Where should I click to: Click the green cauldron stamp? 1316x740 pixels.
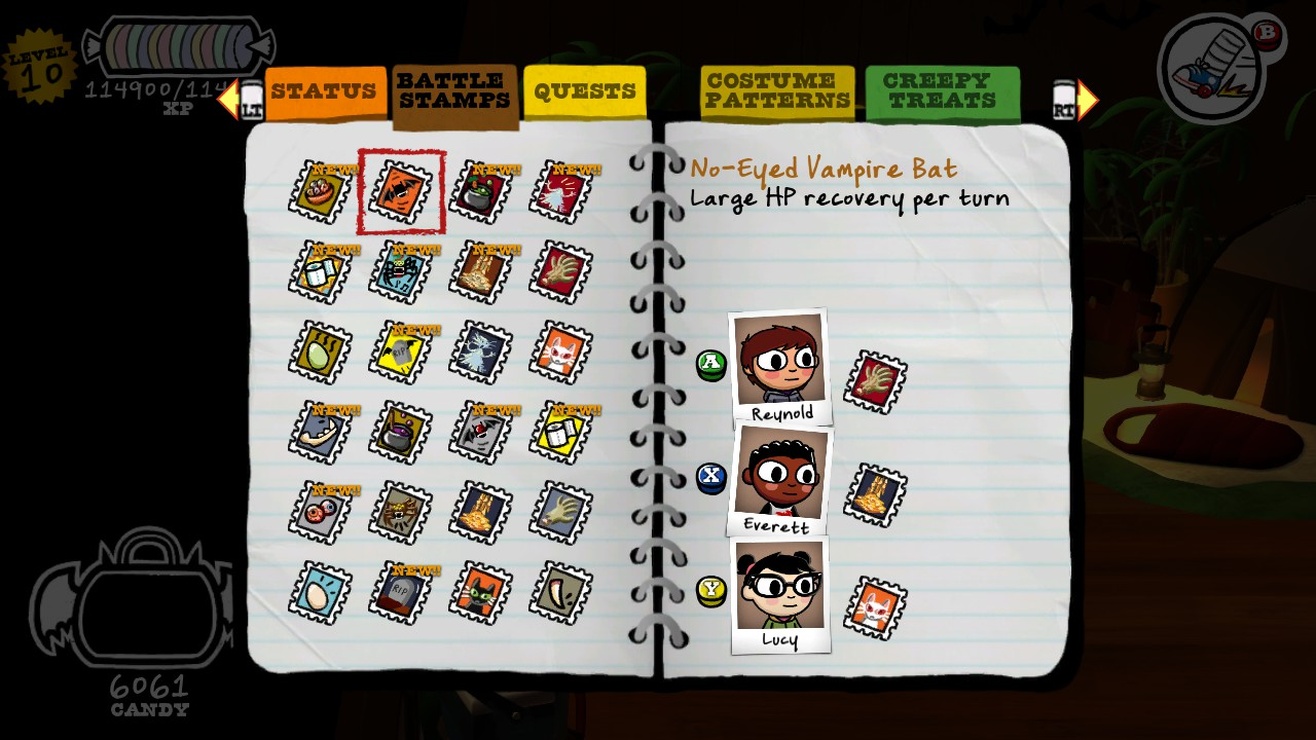coord(480,190)
